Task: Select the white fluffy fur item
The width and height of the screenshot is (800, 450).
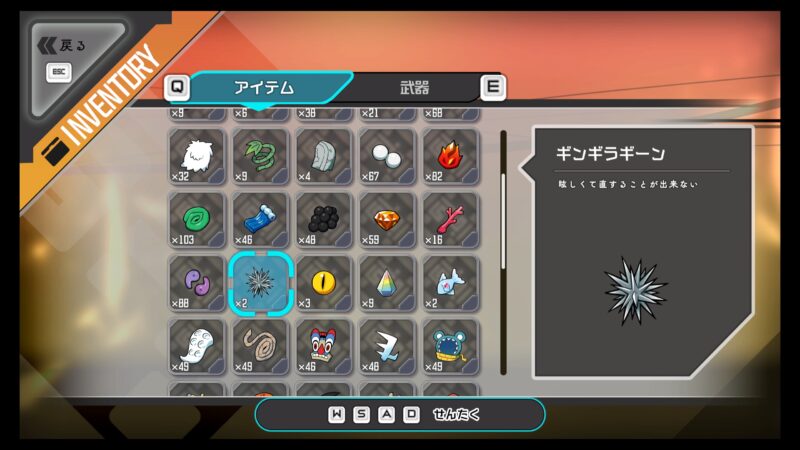Action: click(x=198, y=156)
